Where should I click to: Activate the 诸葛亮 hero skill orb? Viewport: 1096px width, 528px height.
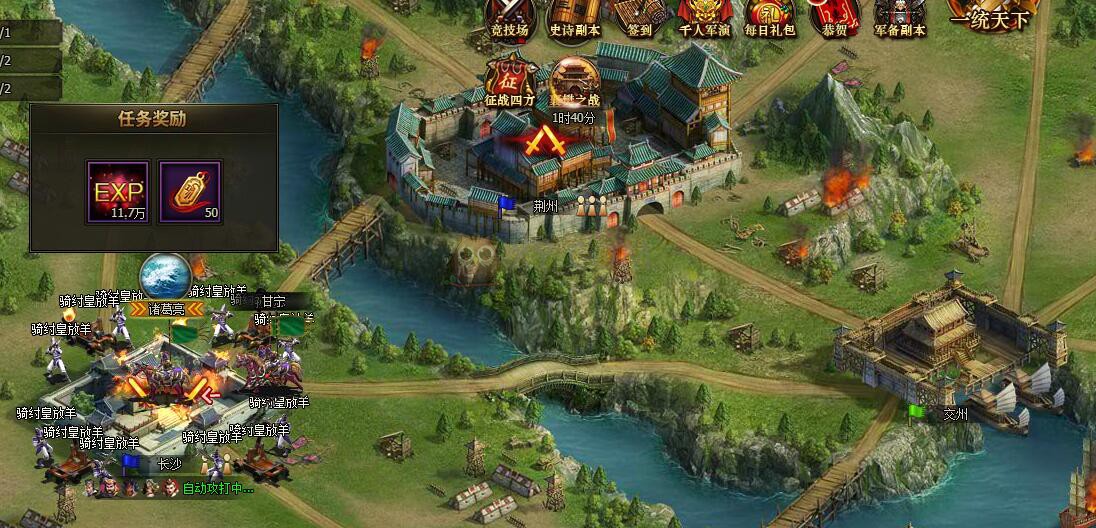tap(165, 279)
